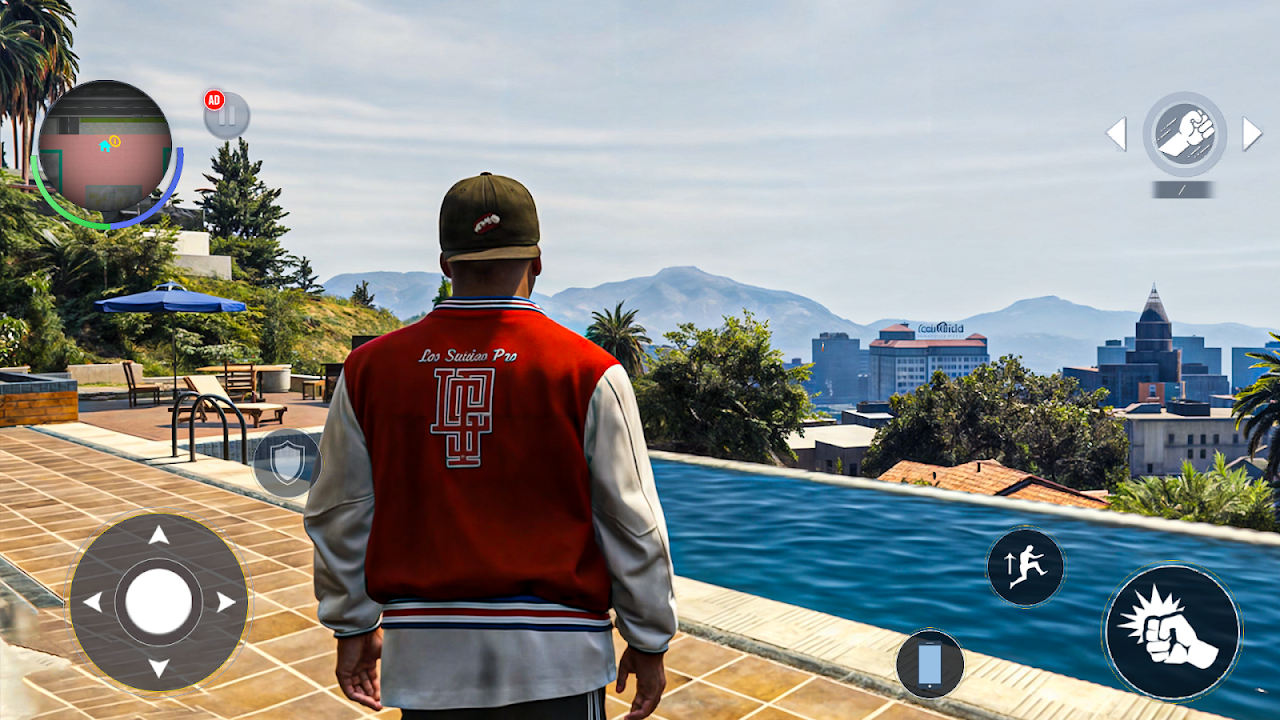Move right using the joystick right arrow

[226, 602]
